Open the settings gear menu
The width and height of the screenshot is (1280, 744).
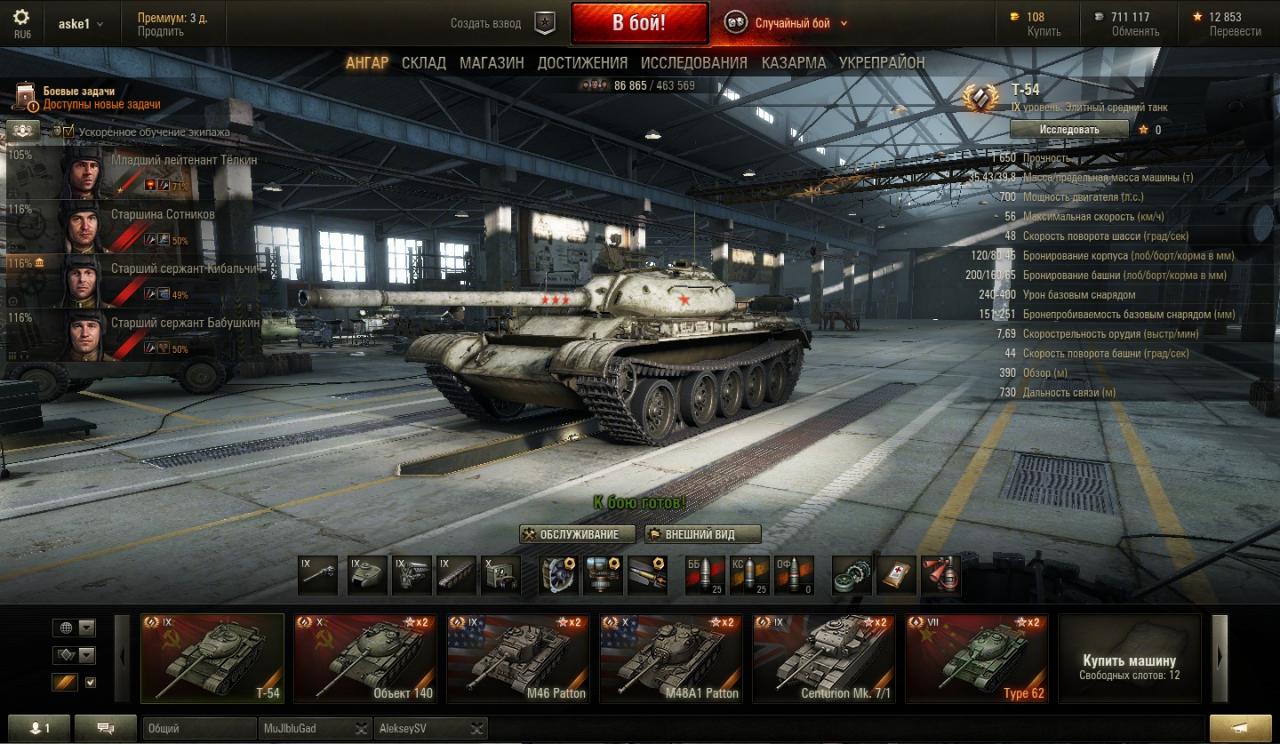coord(21,18)
